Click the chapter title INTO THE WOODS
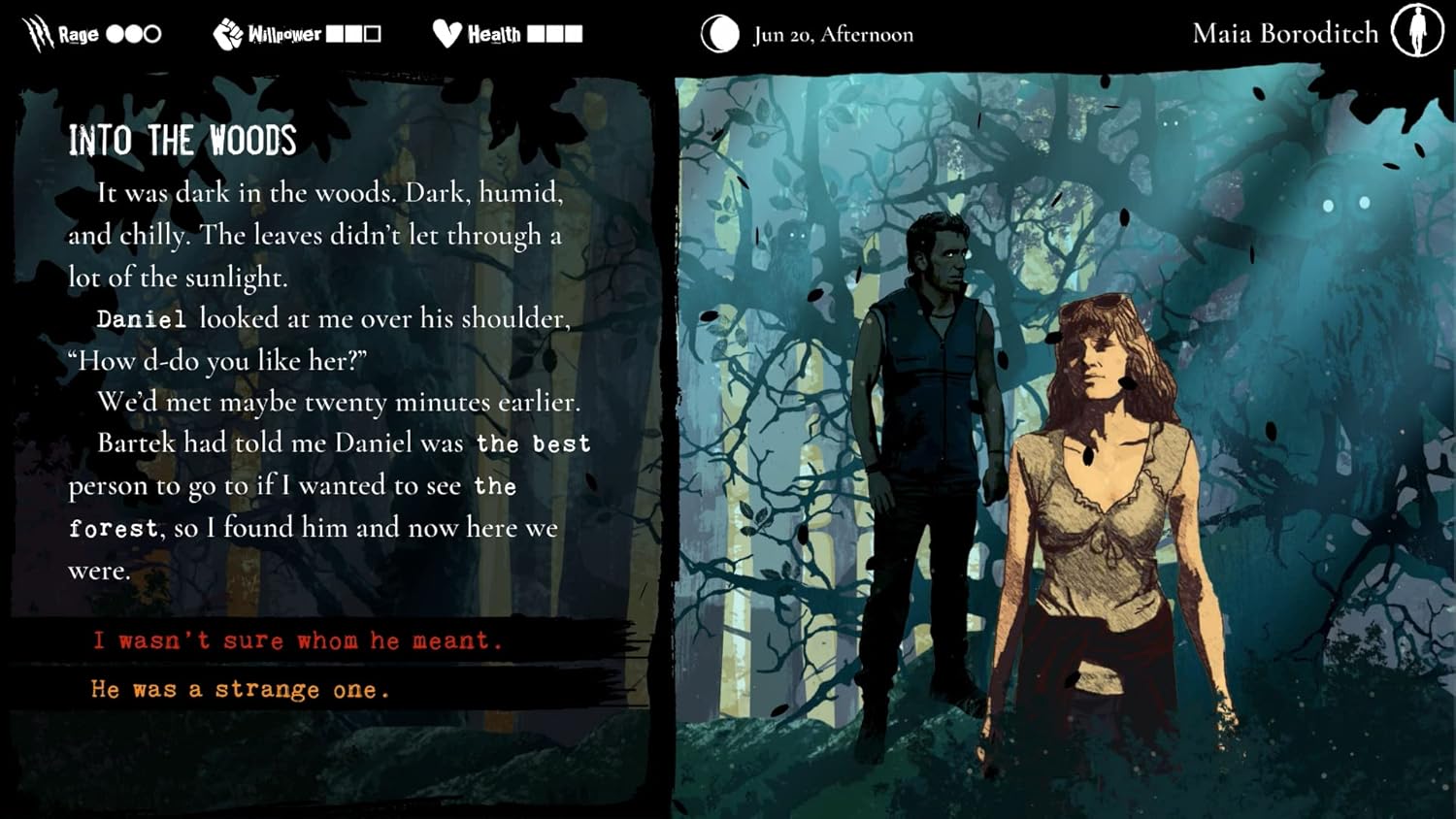The width and height of the screenshot is (1456, 819). click(x=182, y=141)
